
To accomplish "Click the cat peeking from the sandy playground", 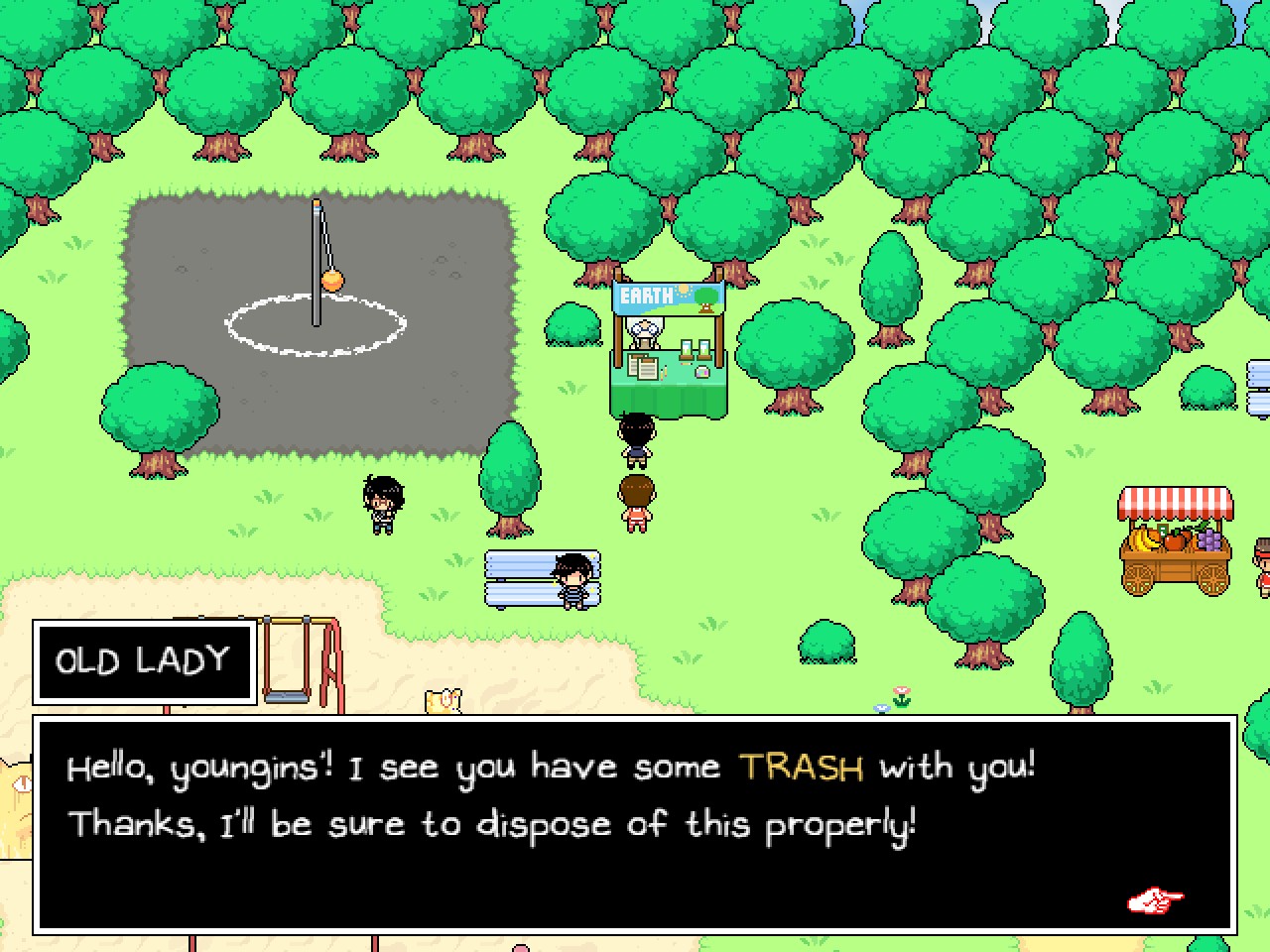I will (444, 702).
